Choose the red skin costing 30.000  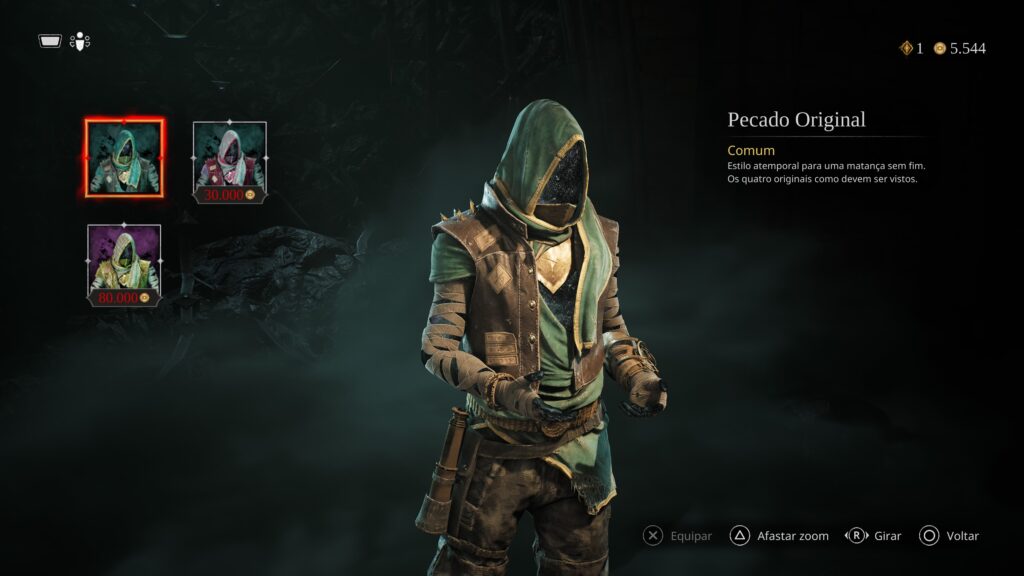click(229, 160)
